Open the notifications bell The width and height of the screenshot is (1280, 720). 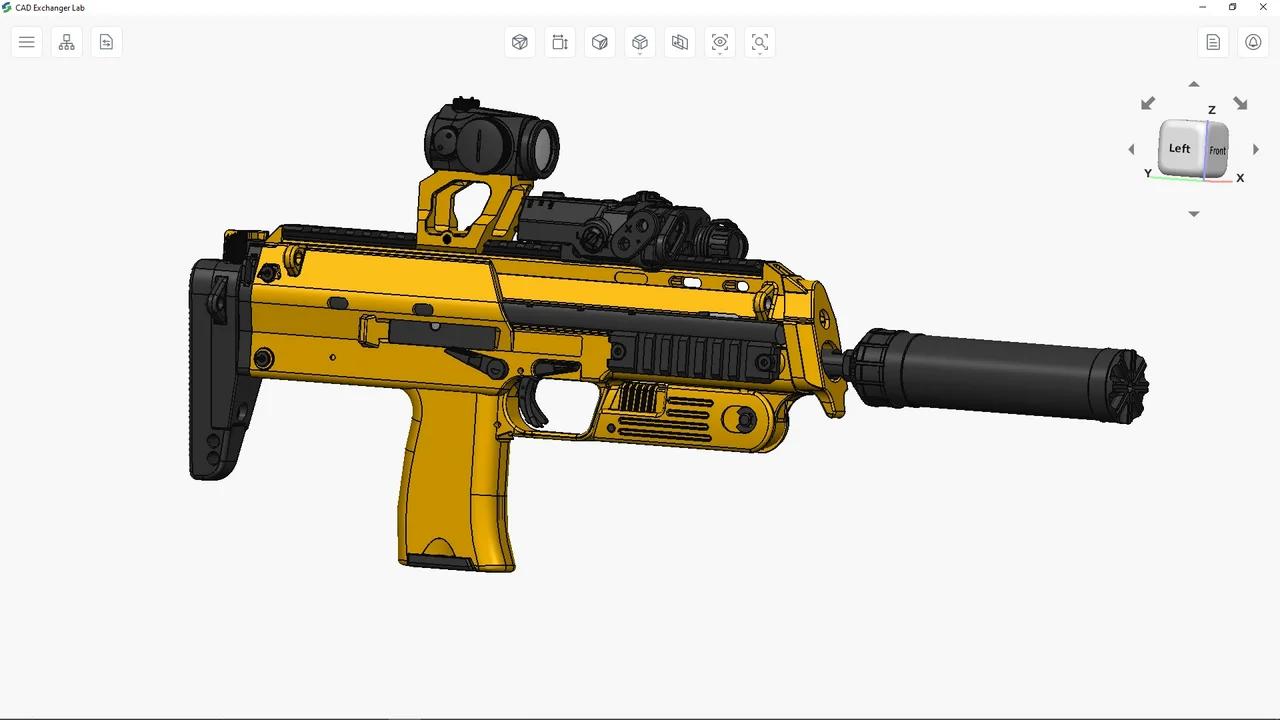[x=1253, y=42]
